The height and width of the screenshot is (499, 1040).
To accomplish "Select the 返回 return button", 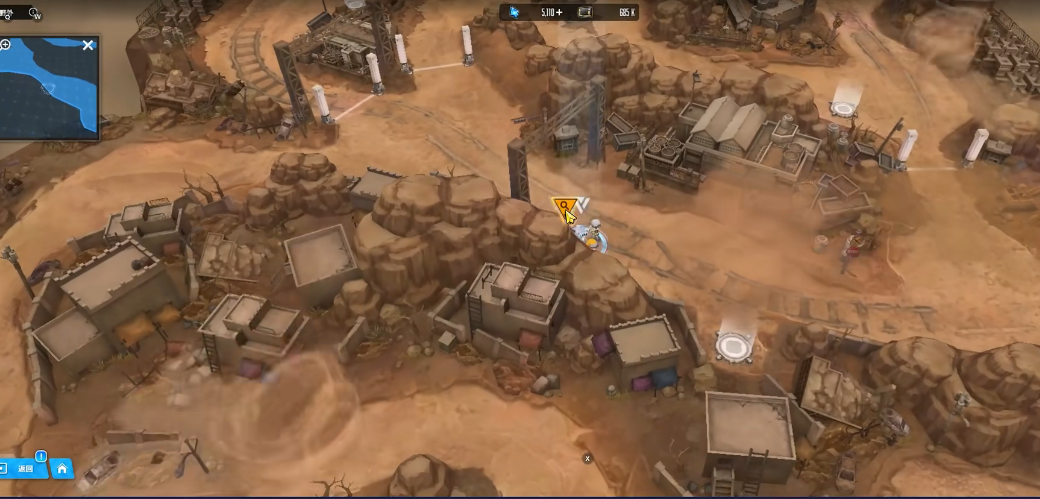I will 26,468.
